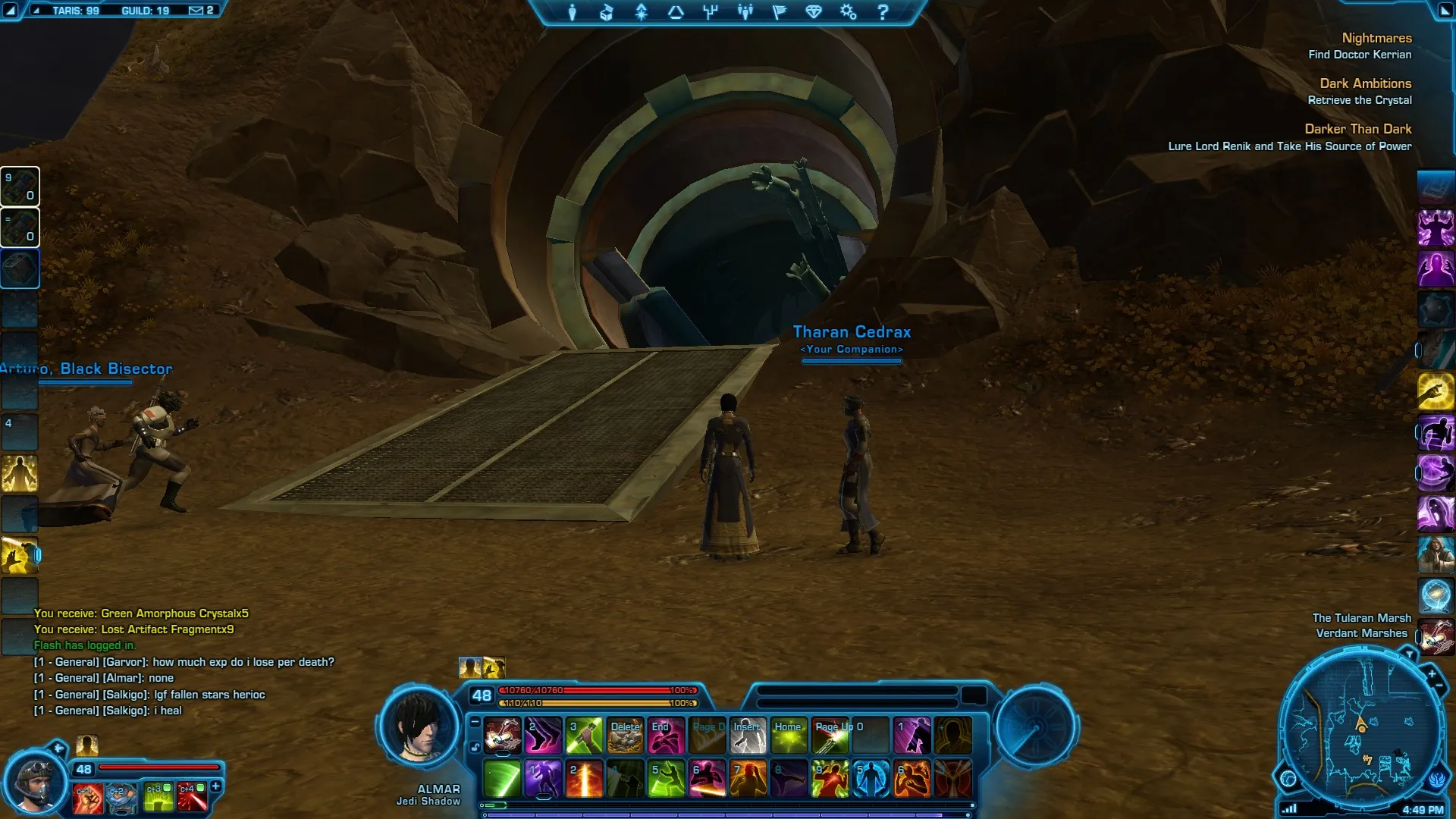The height and width of the screenshot is (819, 1456).
Task: Open the skill tree icon
Action: tap(711, 12)
